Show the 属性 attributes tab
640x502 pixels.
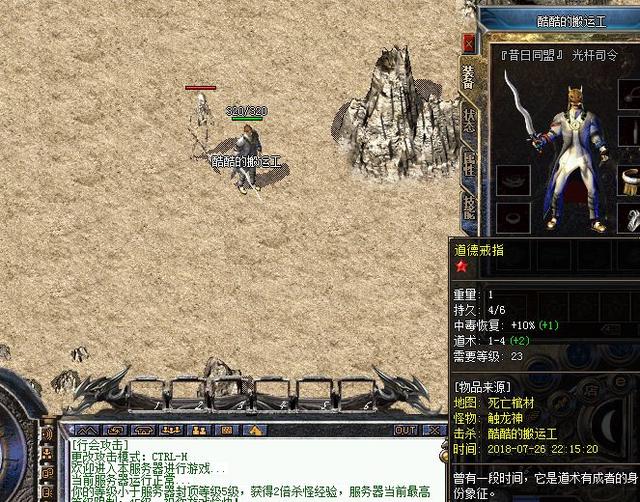(x=468, y=167)
